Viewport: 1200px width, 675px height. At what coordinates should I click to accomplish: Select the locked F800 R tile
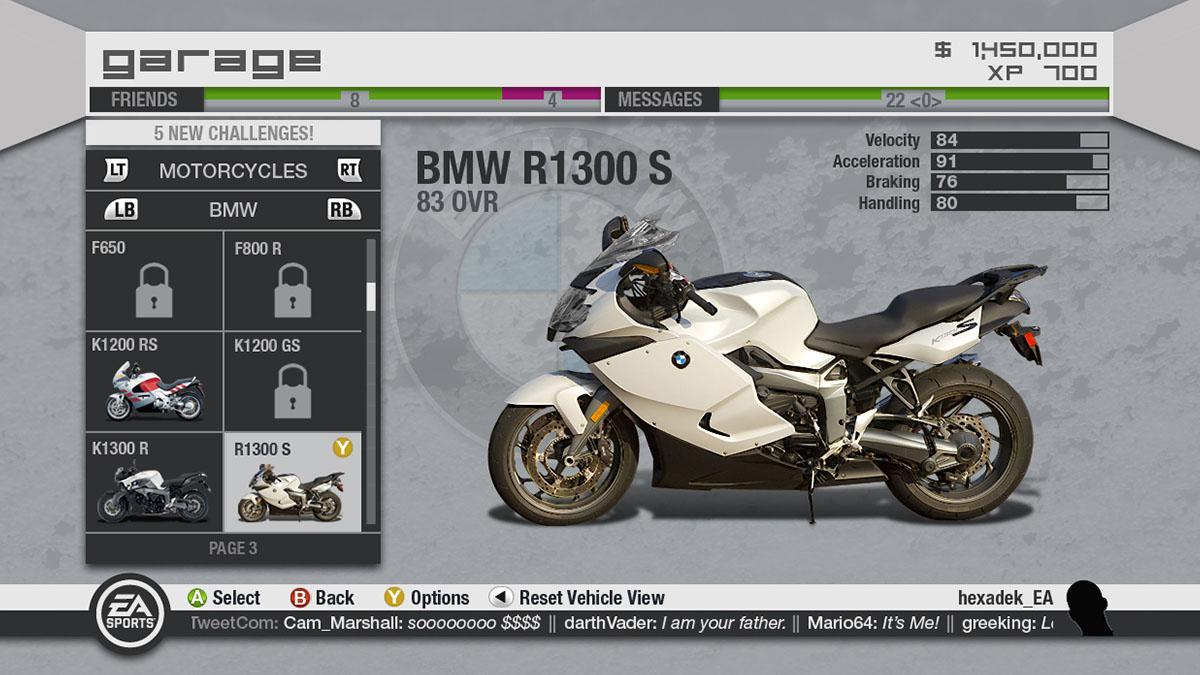coord(292,281)
